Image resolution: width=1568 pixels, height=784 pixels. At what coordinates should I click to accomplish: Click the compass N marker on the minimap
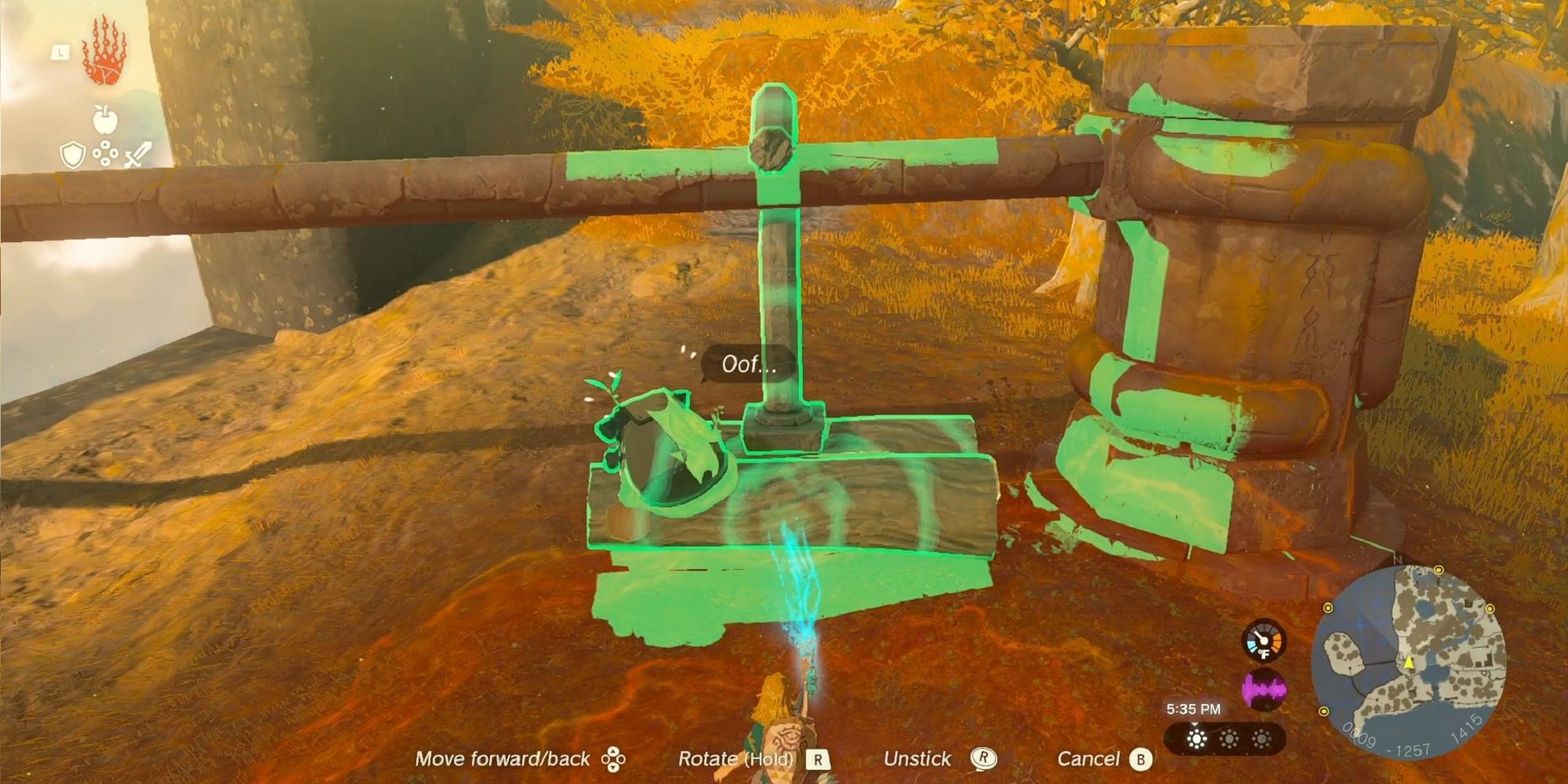[1397, 559]
